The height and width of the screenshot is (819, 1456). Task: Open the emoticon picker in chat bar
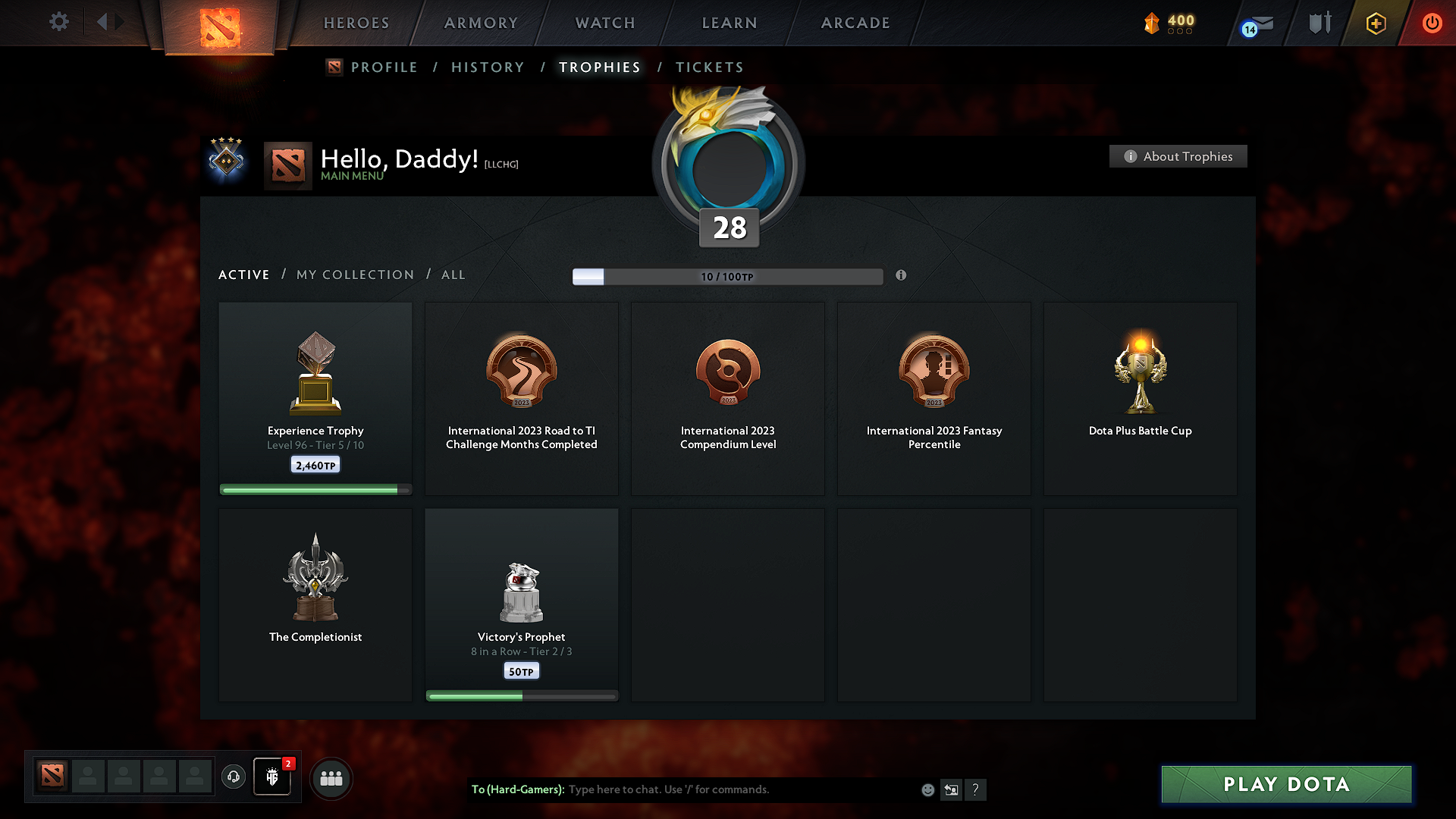[x=927, y=789]
